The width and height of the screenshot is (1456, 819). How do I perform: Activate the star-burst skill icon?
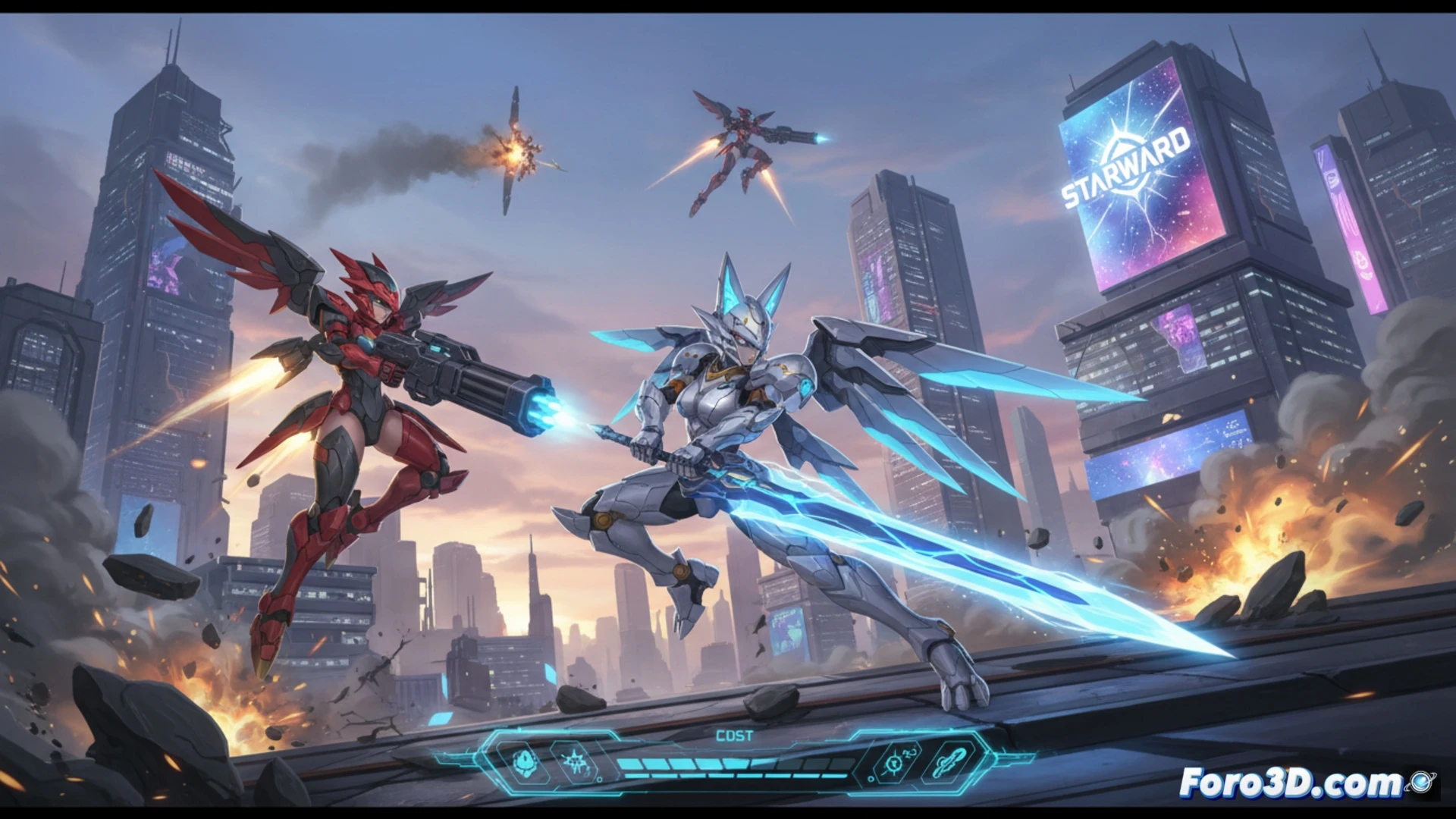pos(575,762)
